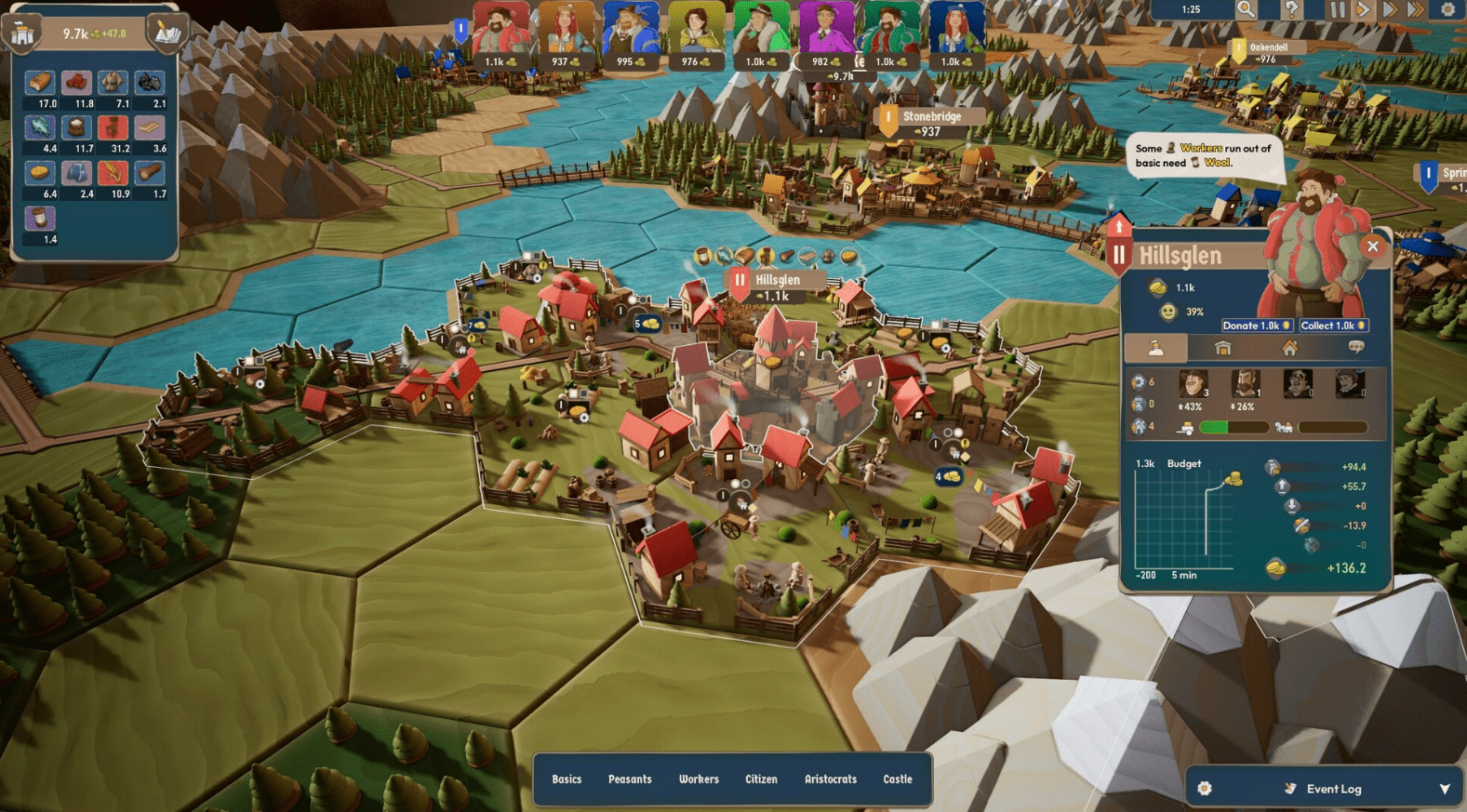Open the map search magnifier tool
The image size is (1467, 812).
click(x=1247, y=9)
